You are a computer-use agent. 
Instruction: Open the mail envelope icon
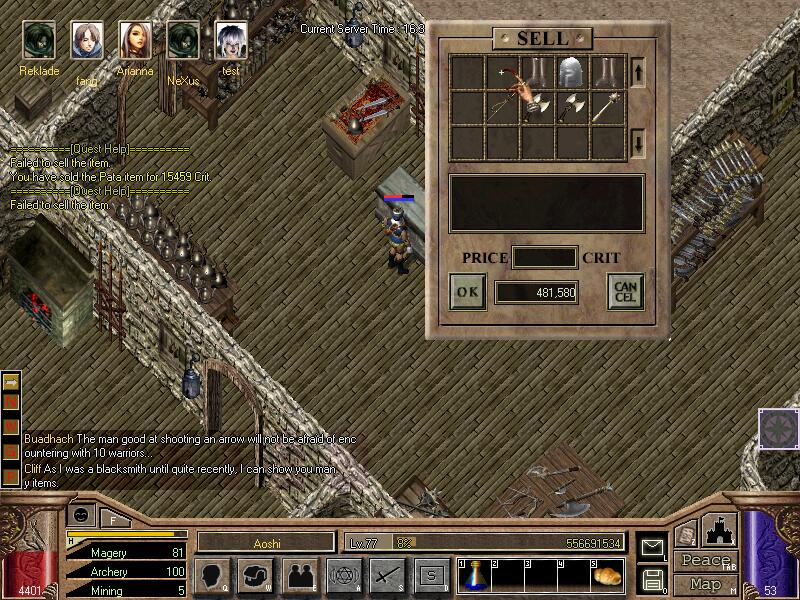click(652, 547)
